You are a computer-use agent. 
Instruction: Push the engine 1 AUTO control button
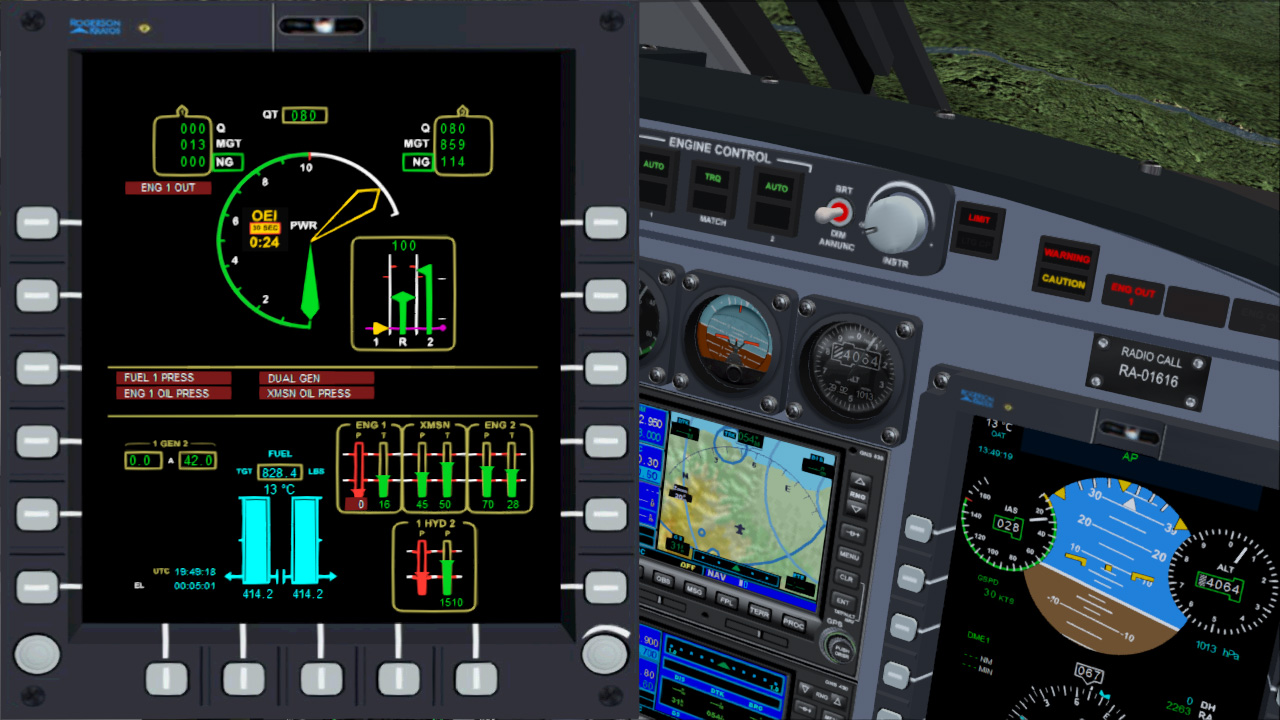tap(654, 168)
